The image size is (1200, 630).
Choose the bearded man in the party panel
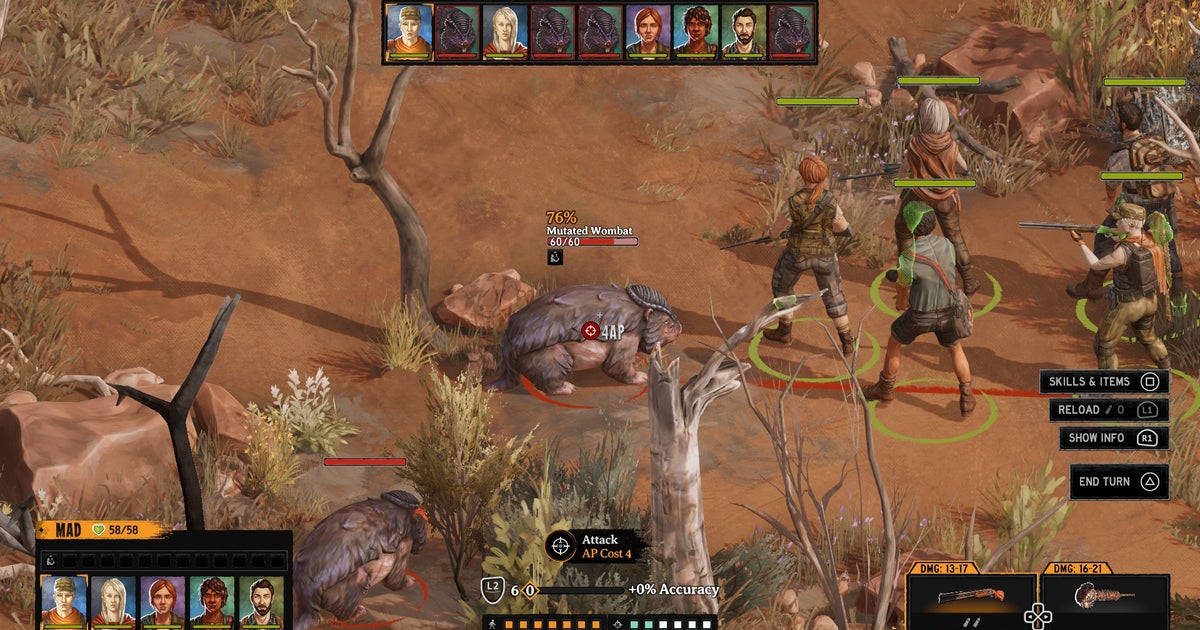[x=260, y=600]
